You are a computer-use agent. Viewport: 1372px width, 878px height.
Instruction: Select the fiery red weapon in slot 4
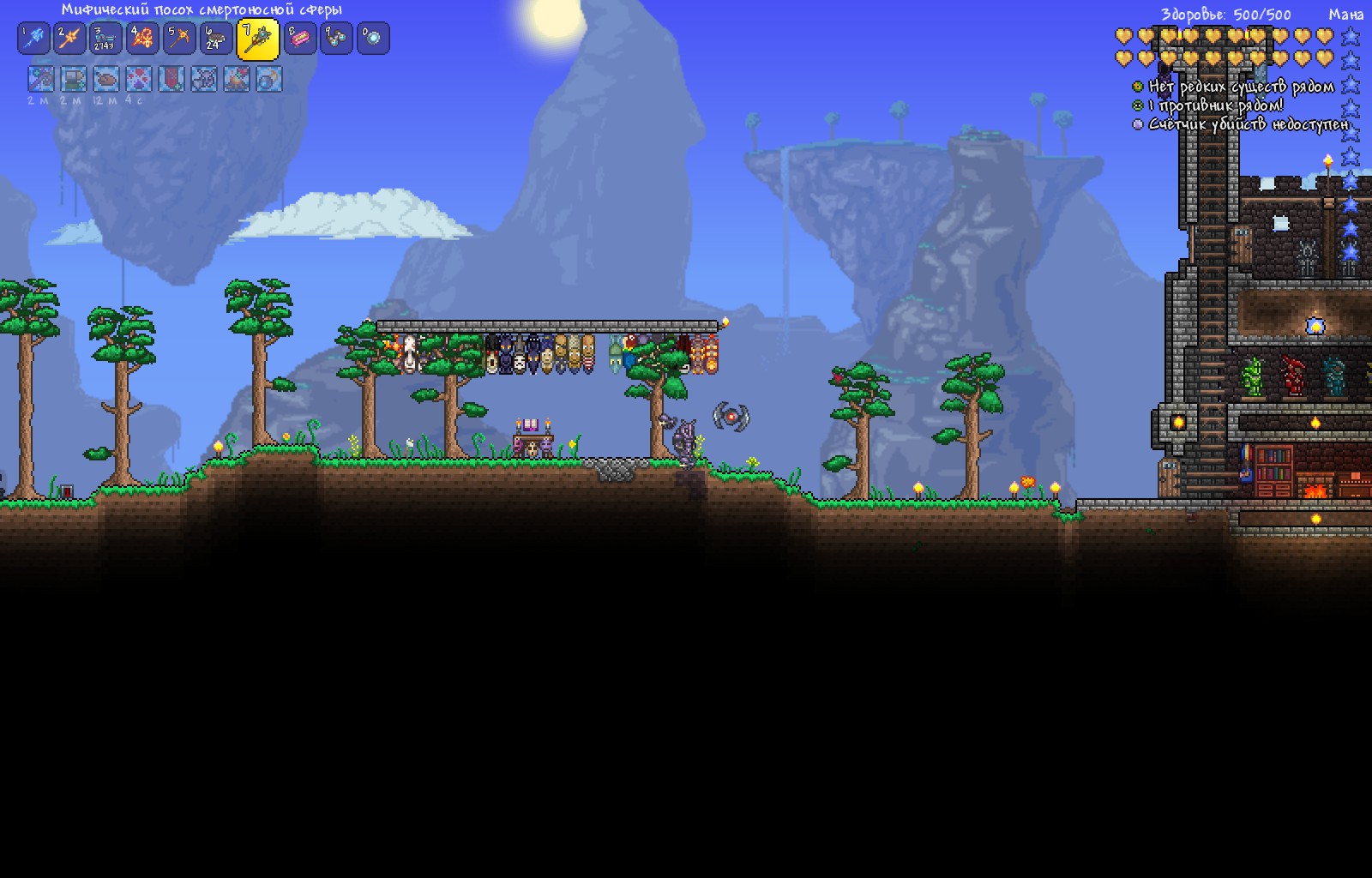coord(143,39)
